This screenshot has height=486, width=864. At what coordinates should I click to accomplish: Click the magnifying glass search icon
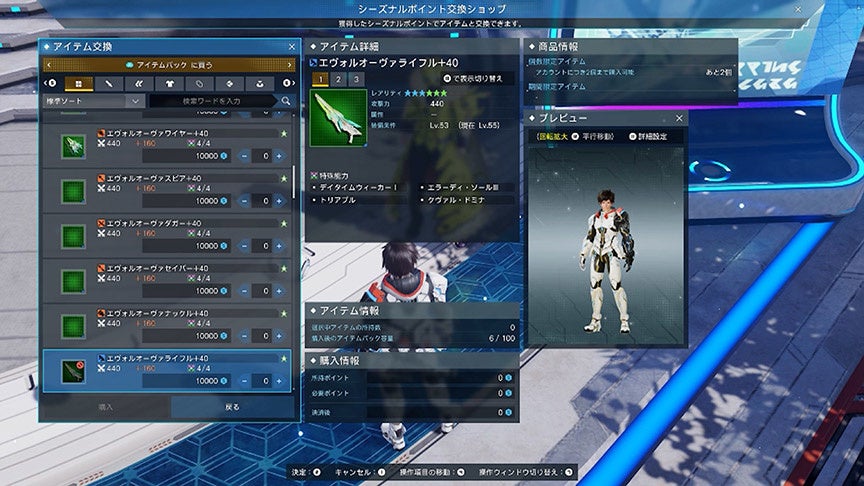point(286,101)
